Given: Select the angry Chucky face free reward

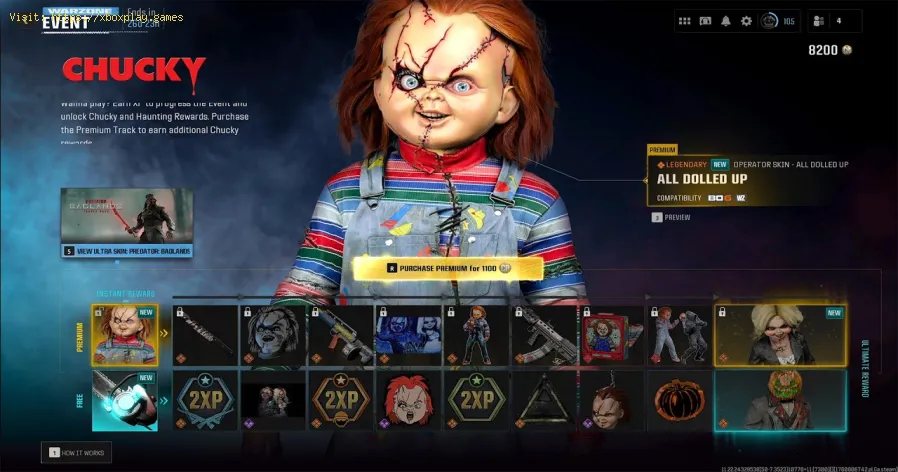Looking at the screenshot, I should (x=407, y=400).
